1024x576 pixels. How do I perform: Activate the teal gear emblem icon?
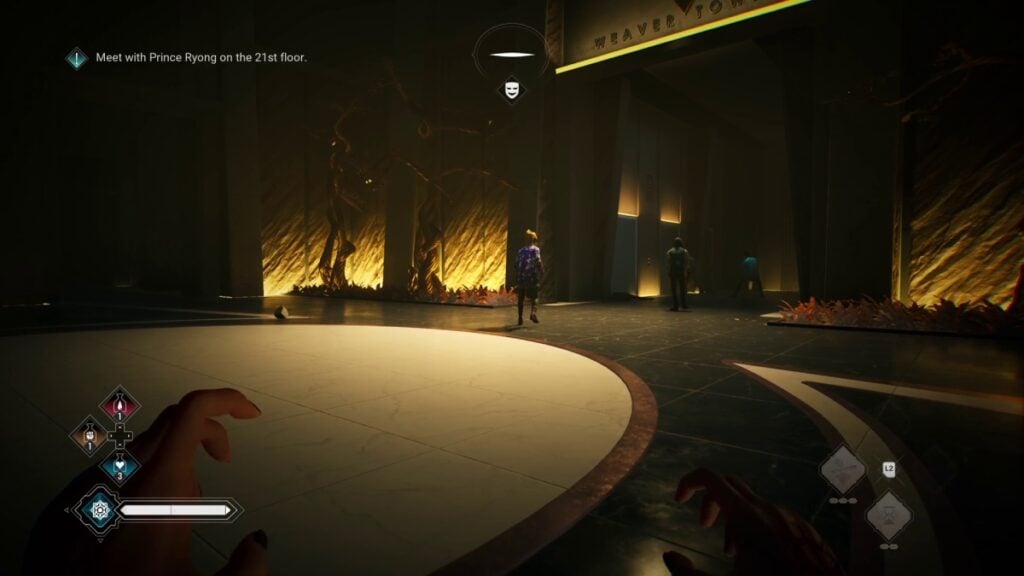tap(98, 511)
